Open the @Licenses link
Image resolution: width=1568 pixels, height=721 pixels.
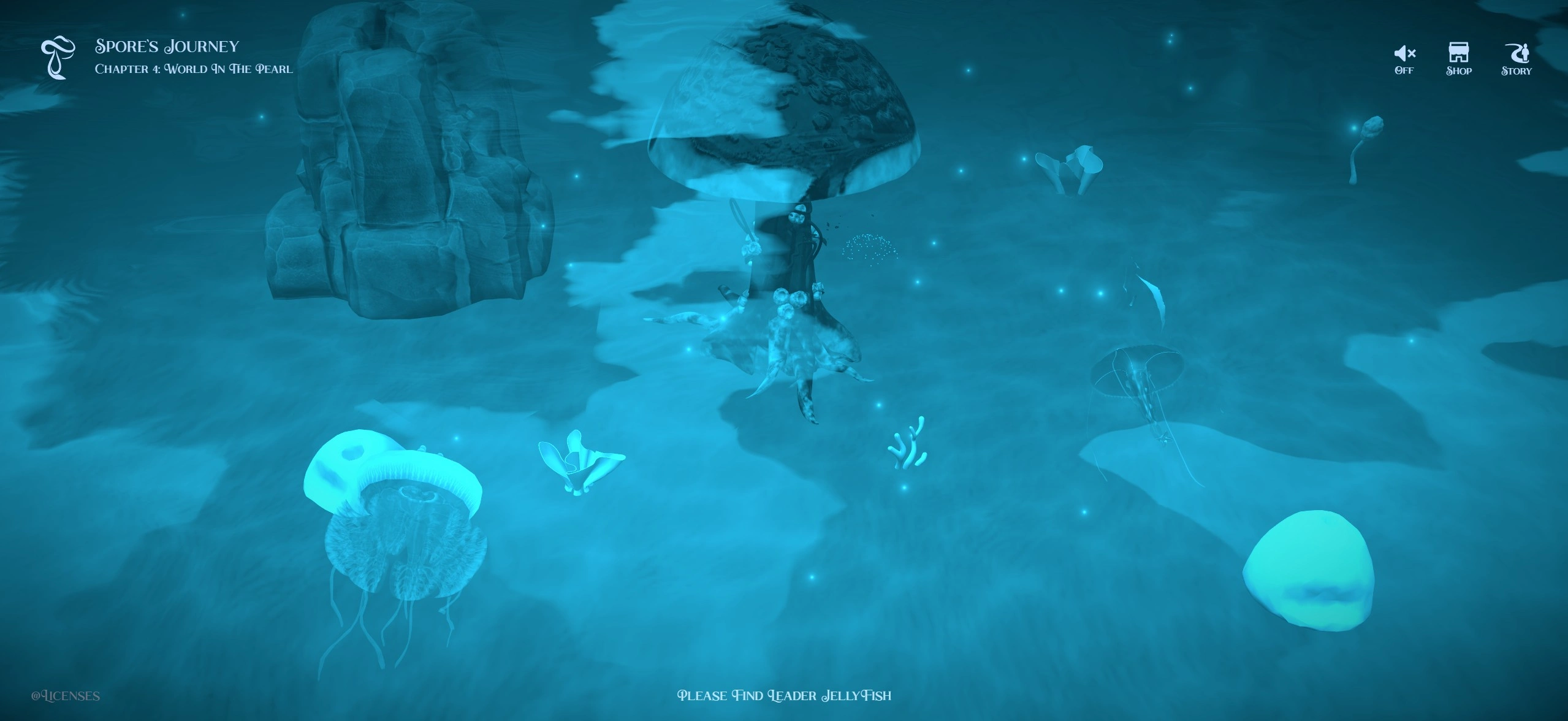[66, 696]
